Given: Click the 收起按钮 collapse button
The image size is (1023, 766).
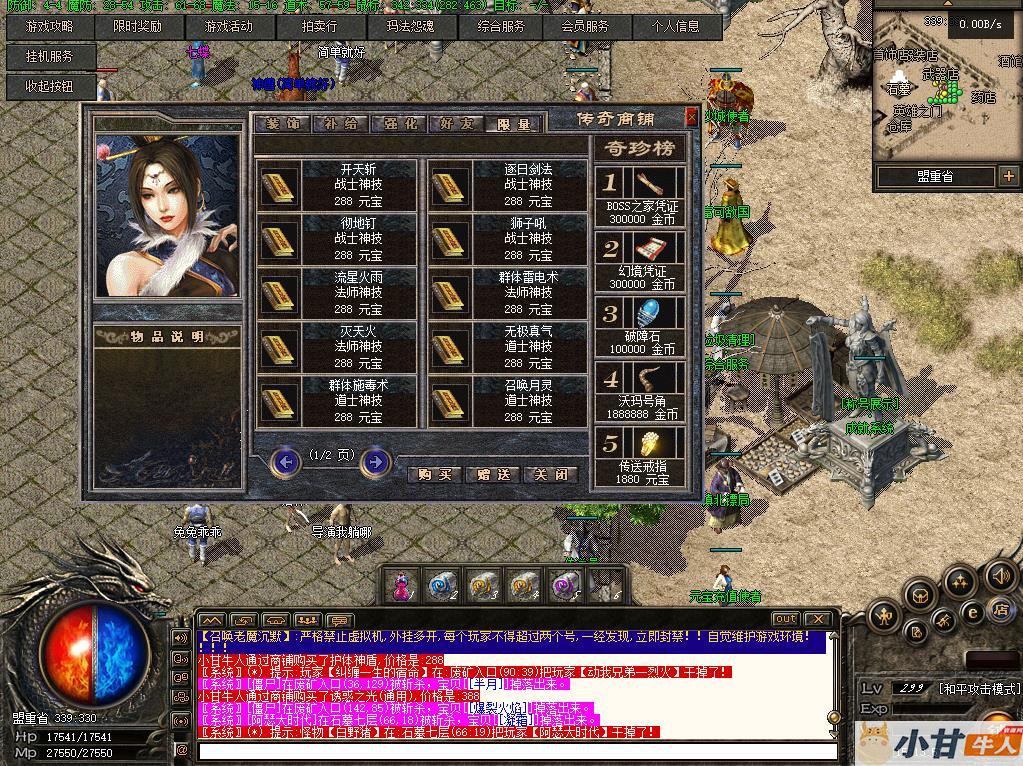Looking at the screenshot, I should (49, 86).
